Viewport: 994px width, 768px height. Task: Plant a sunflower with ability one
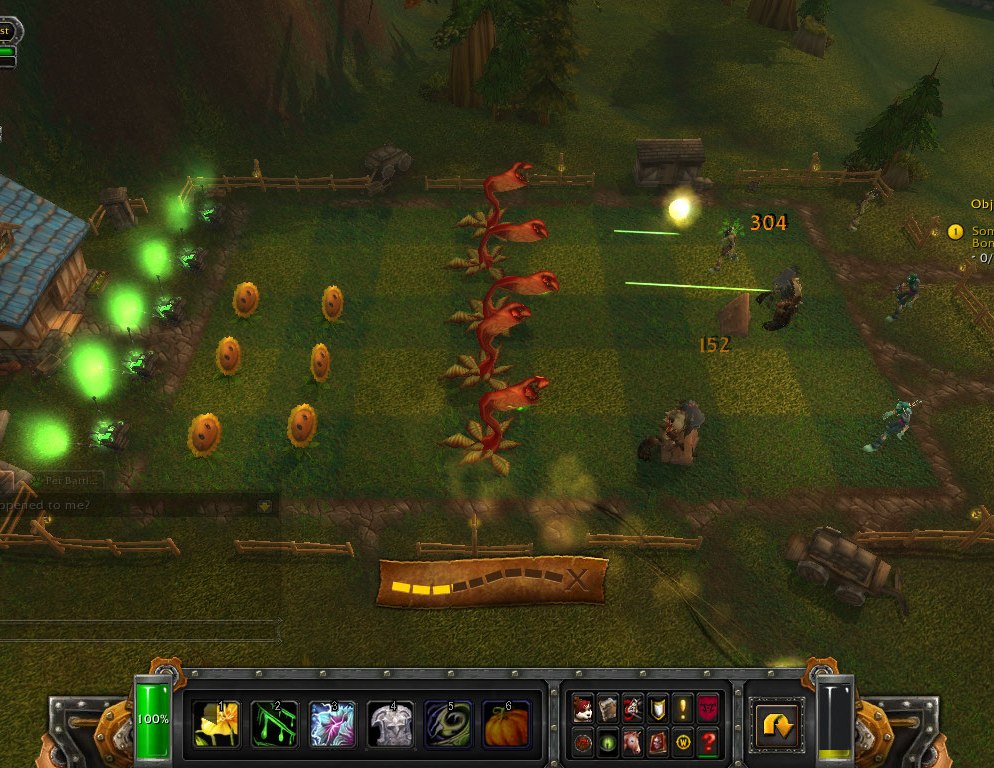[x=218, y=722]
